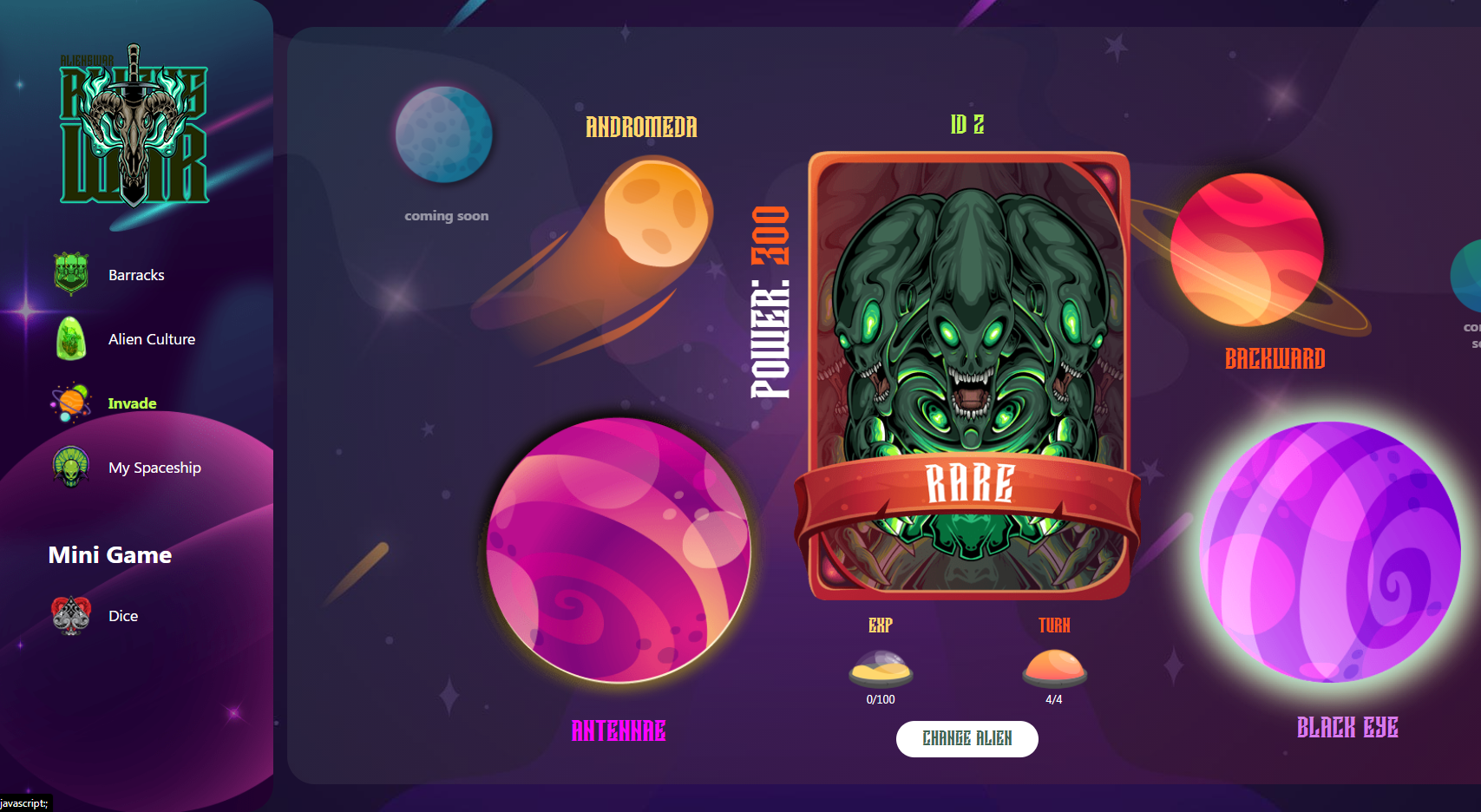Select the Barracks menu entry
Image resolution: width=1481 pixels, height=812 pixels.
[135, 274]
